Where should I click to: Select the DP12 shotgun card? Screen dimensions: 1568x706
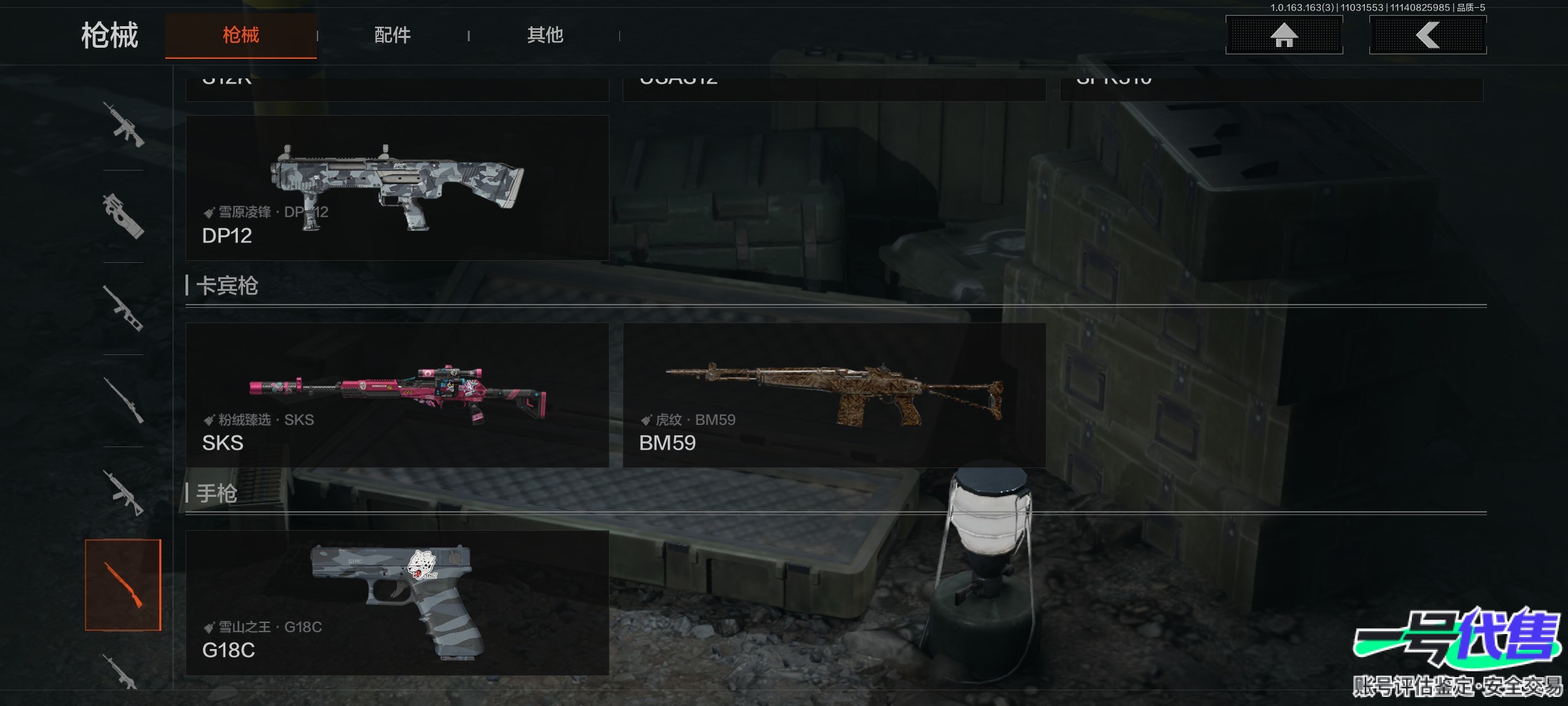point(397,188)
